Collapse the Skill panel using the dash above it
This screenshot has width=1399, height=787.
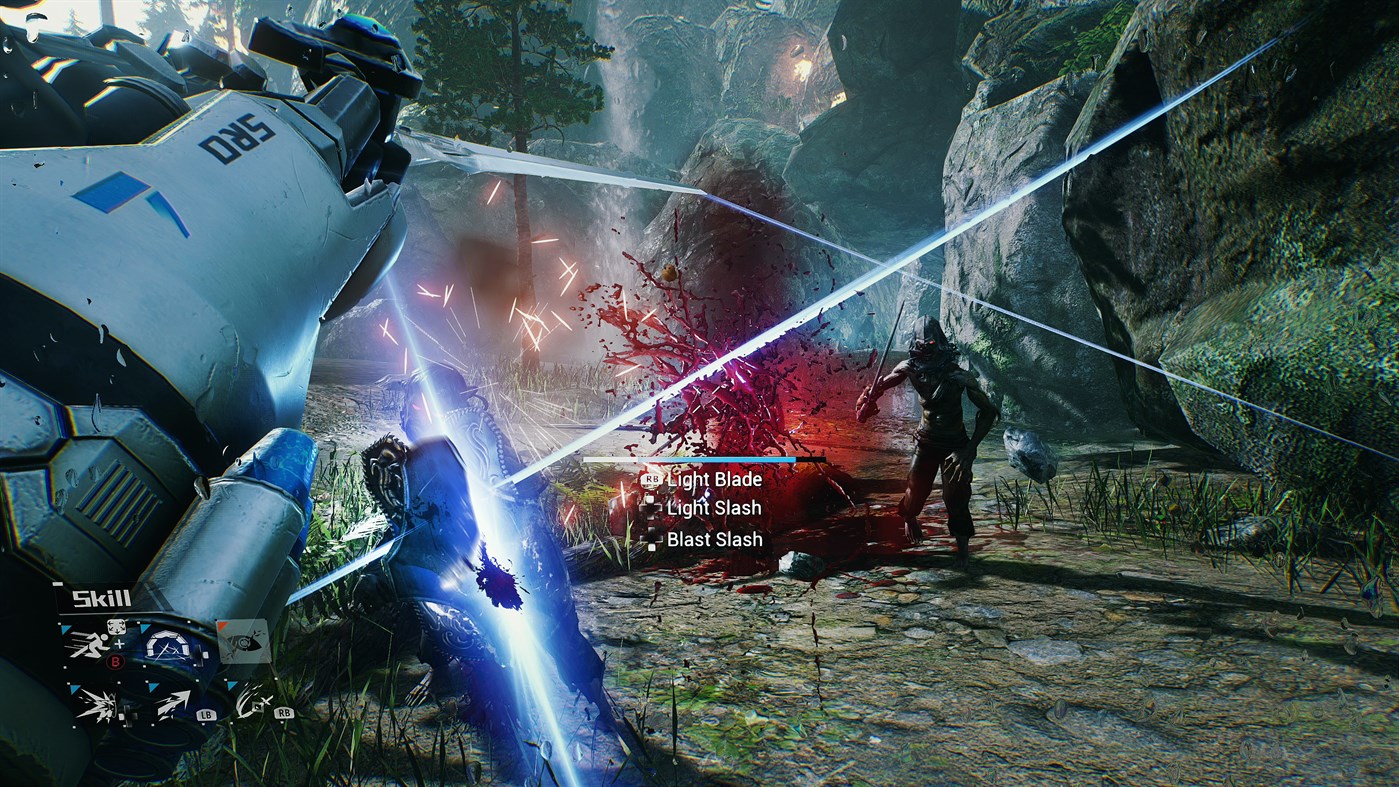click(x=57, y=584)
